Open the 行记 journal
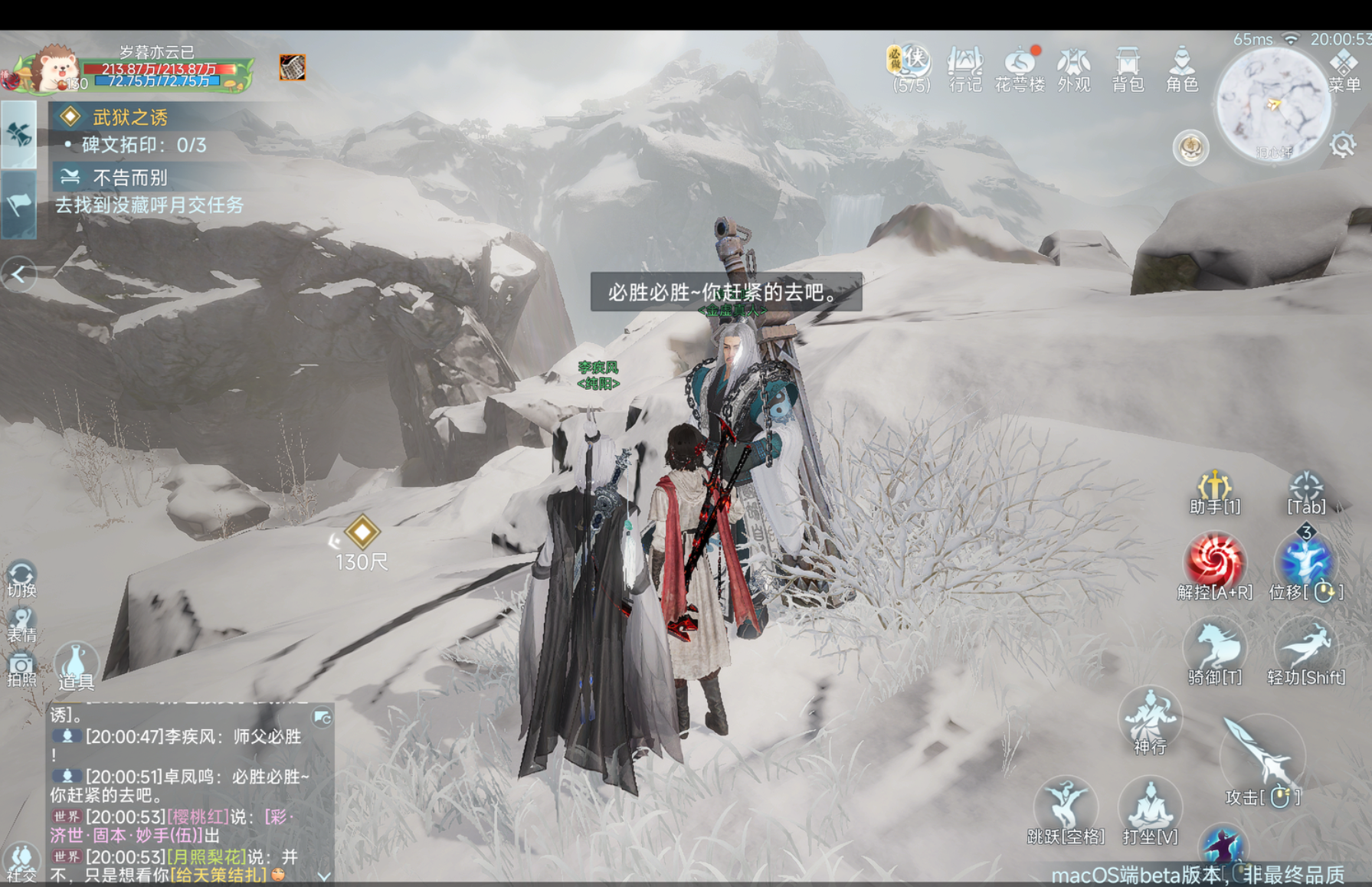The height and width of the screenshot is (887, 1372). point(964,67)
